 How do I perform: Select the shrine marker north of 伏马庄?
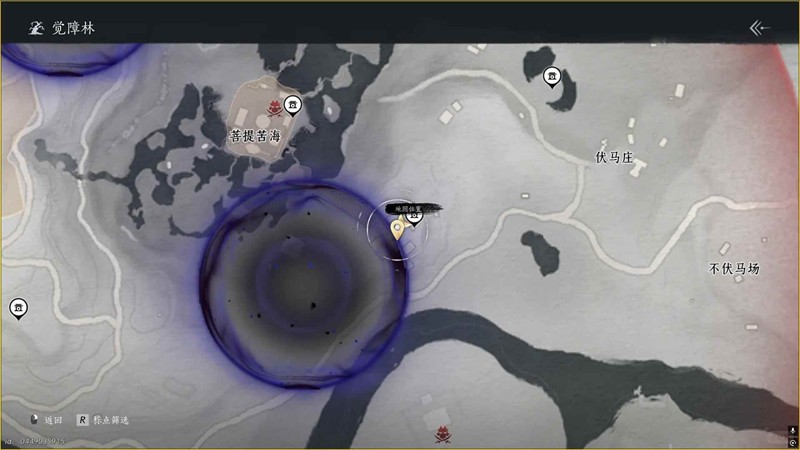click(x=551, y=76)
